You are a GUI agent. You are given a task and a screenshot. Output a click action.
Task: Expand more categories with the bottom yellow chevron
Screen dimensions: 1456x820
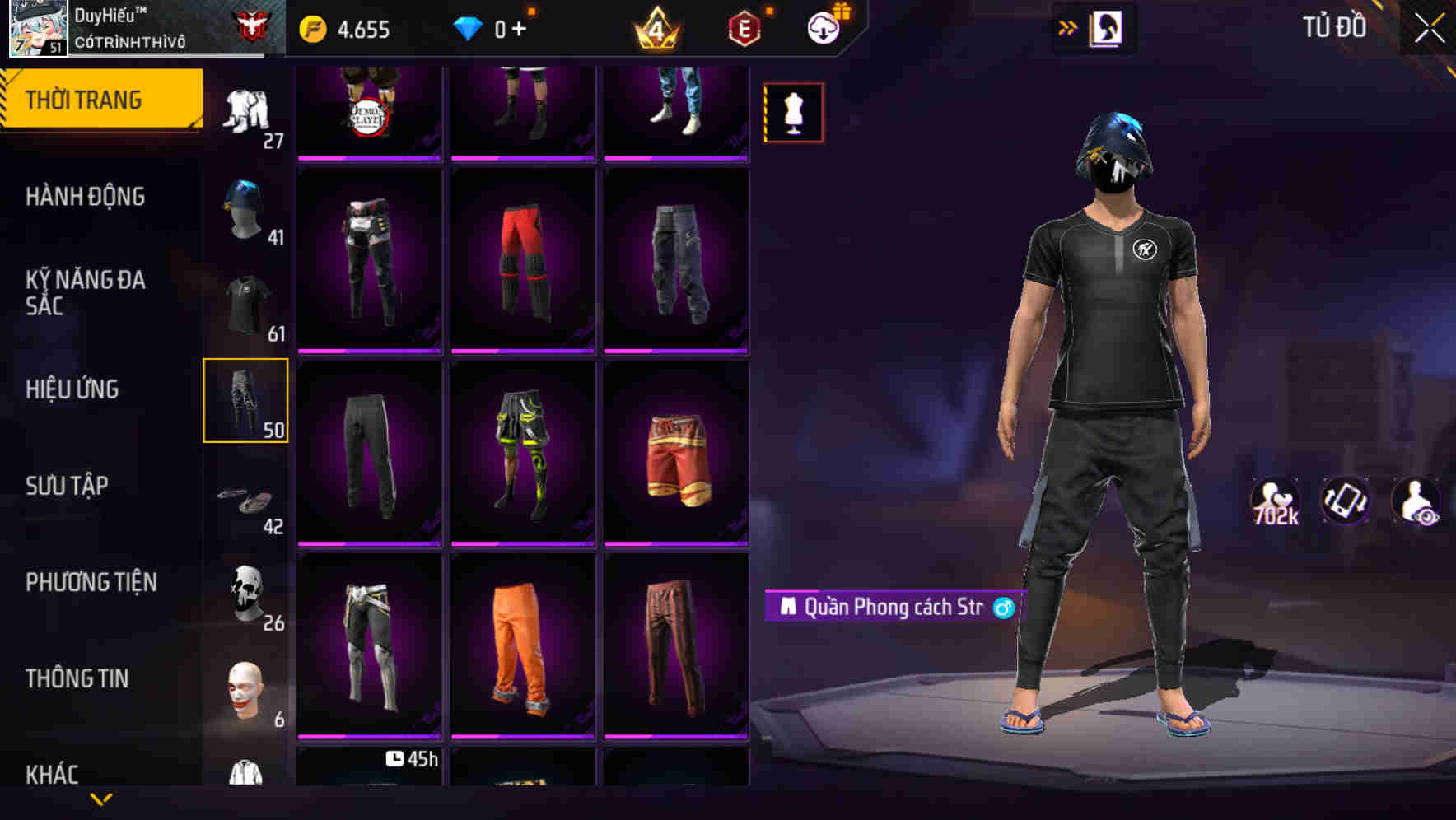point(101,800)
